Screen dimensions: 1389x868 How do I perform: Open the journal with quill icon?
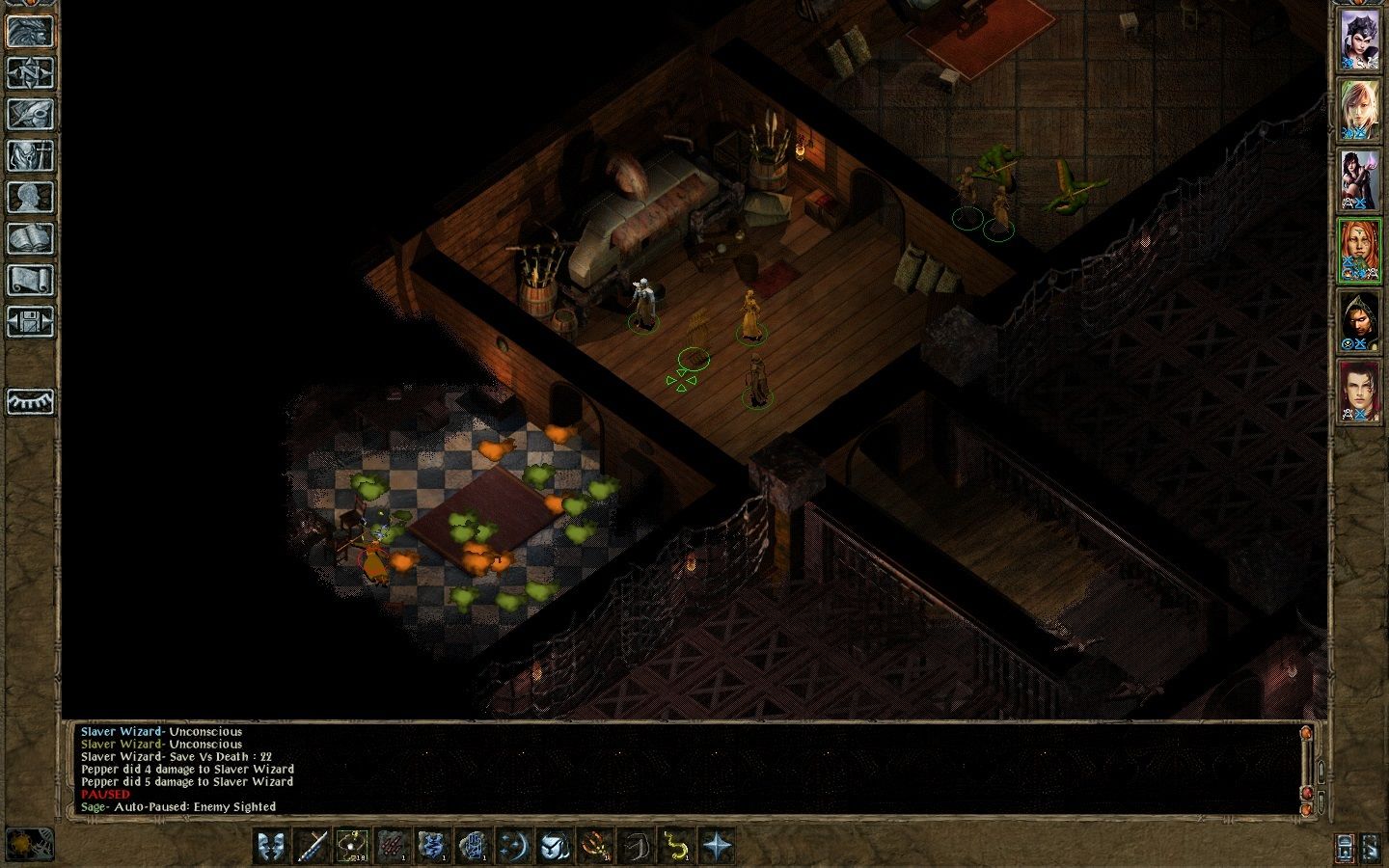[x=30, y=114]
